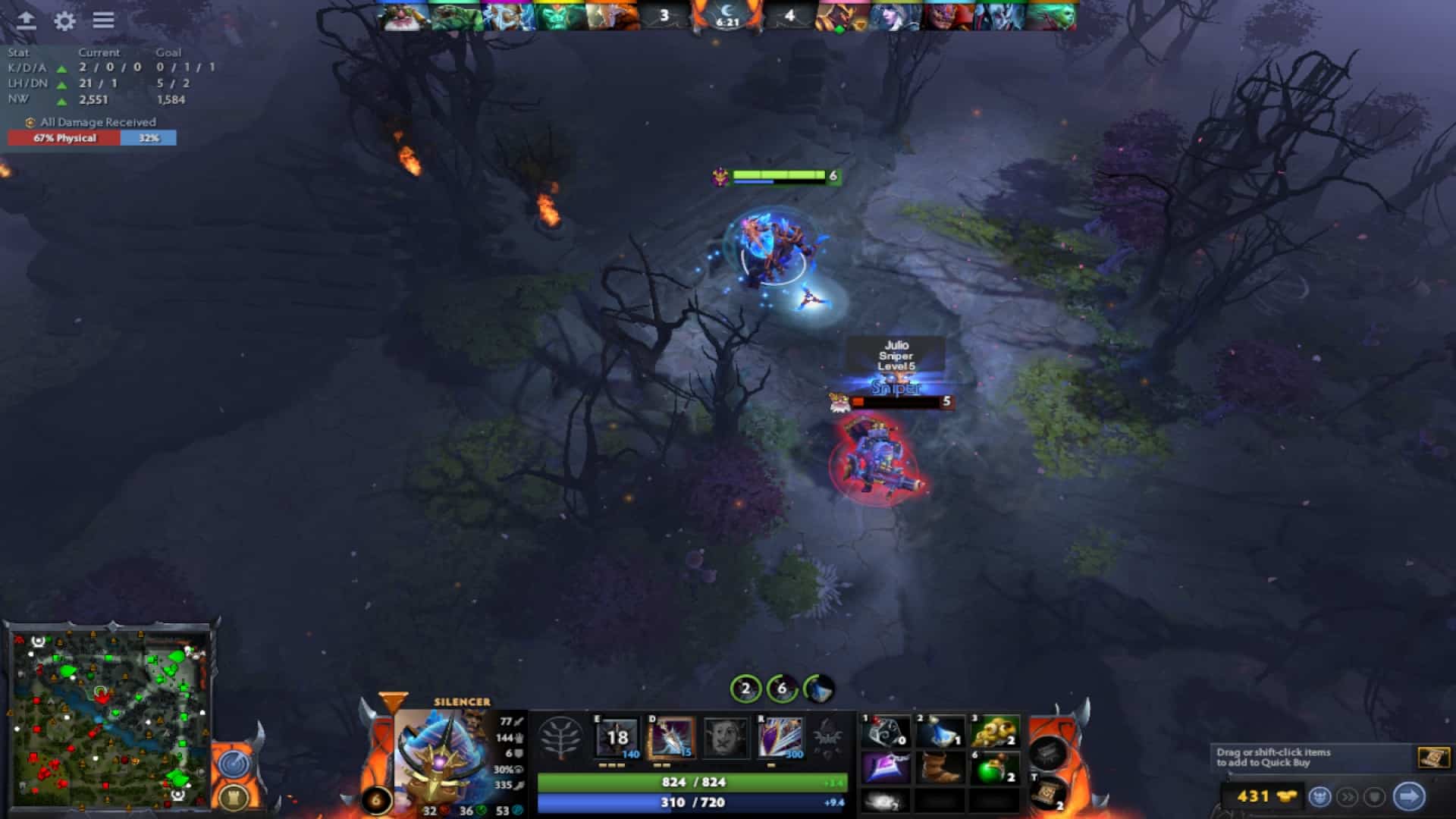This screenshot has width=1456, height=819.
Task: Click the courier icon beside the gold counter
Action: 1321,795
